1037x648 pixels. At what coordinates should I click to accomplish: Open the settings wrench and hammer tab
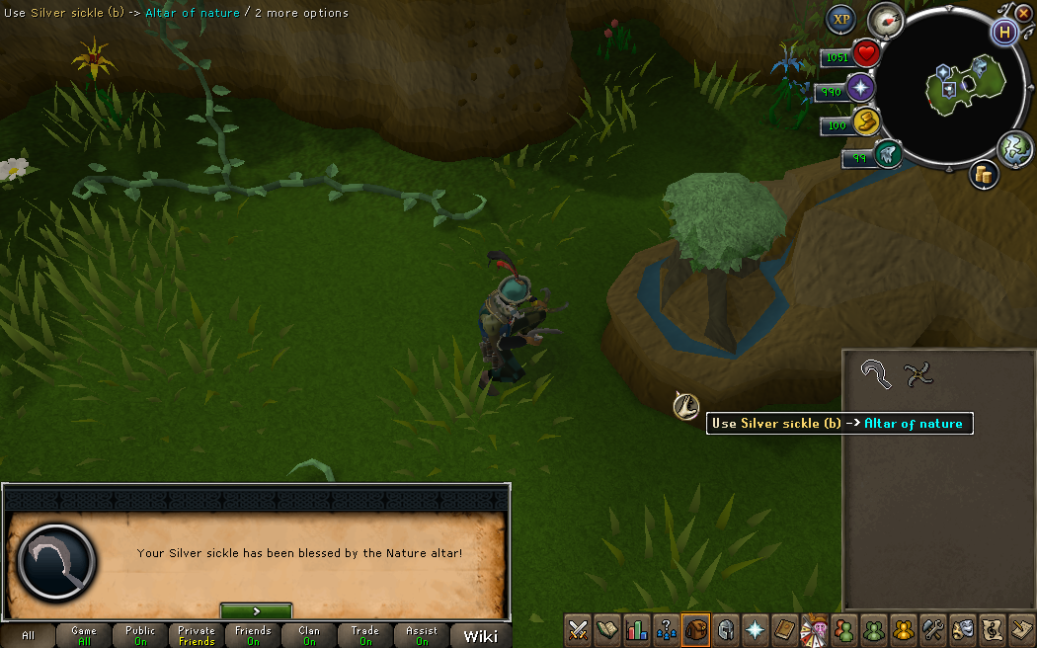[933, 630]
